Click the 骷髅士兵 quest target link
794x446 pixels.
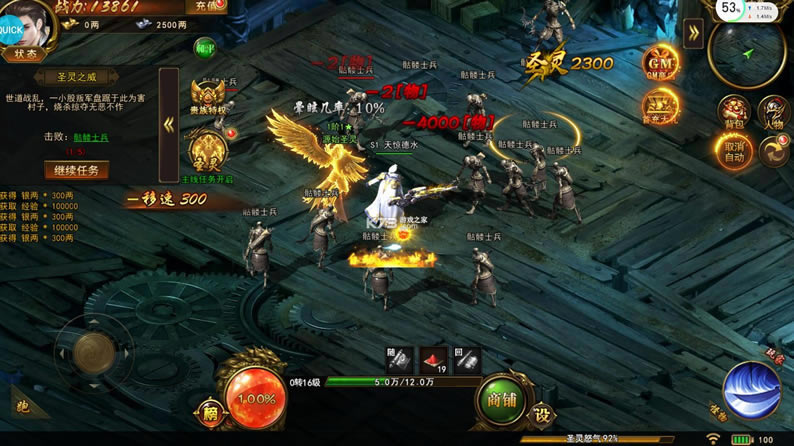pos(91,137)
